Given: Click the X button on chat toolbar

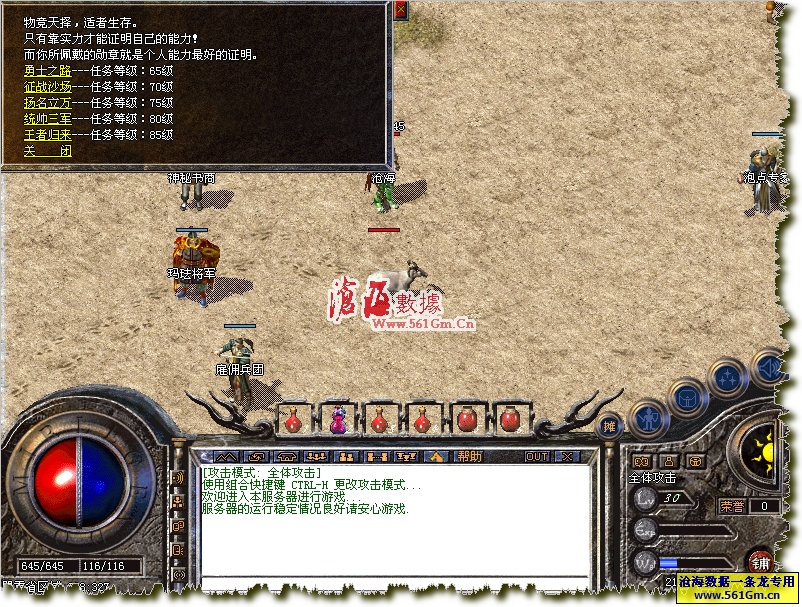Looking at the screenshot, I should pos(566,456).
